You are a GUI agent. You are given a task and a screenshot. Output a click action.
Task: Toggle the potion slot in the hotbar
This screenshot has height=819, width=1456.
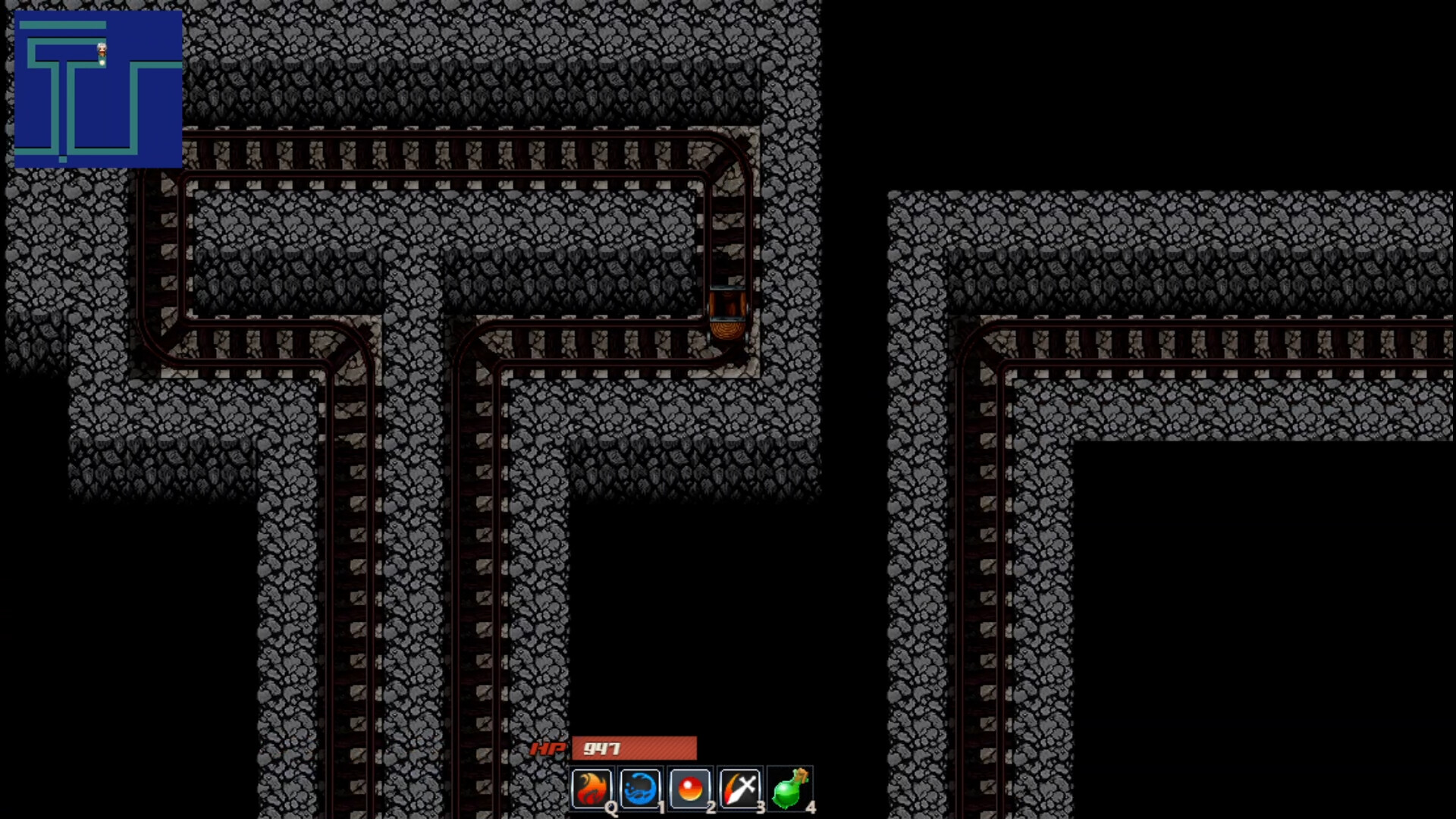789,789
